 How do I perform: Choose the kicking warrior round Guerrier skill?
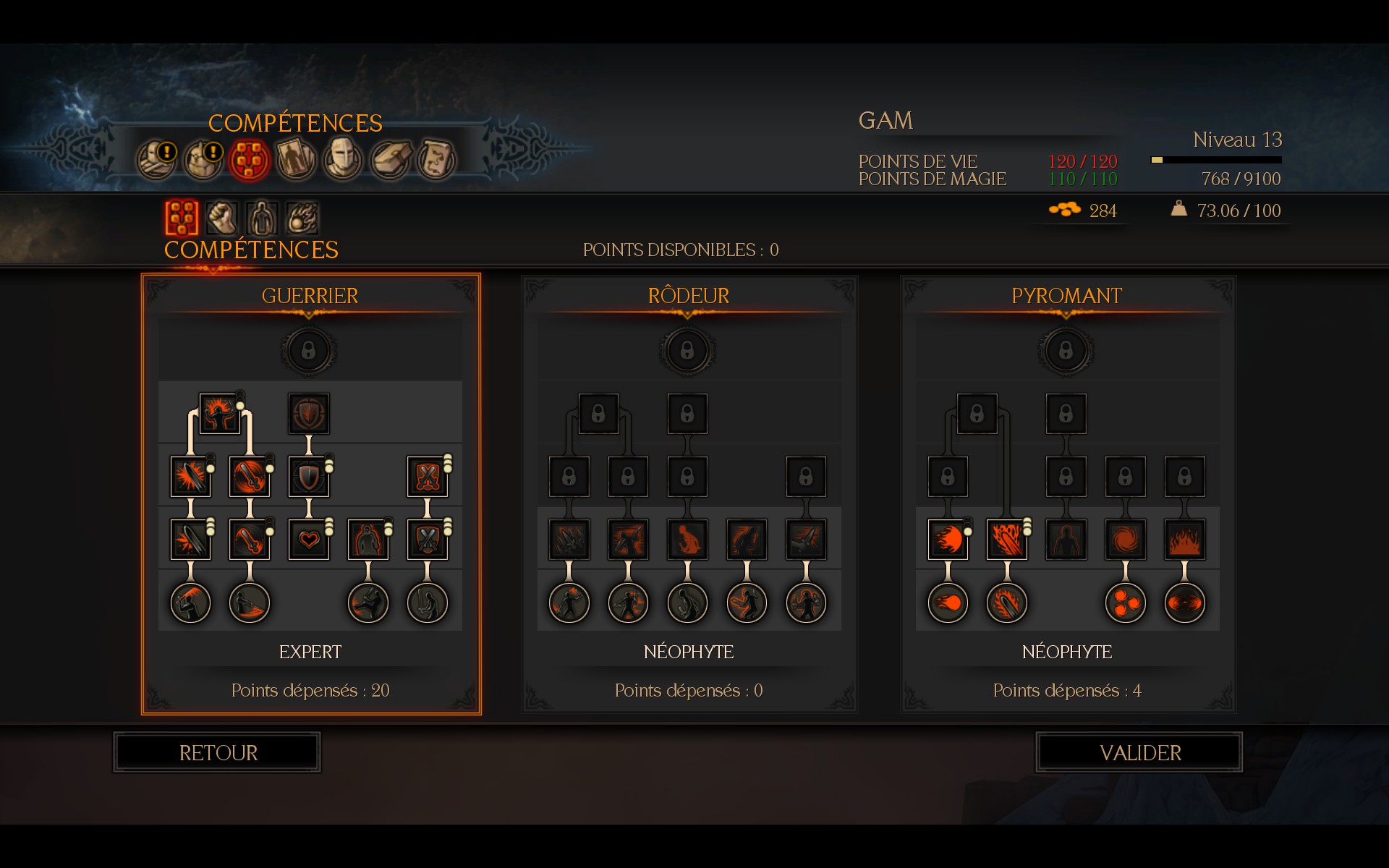[x=368, y=603]
